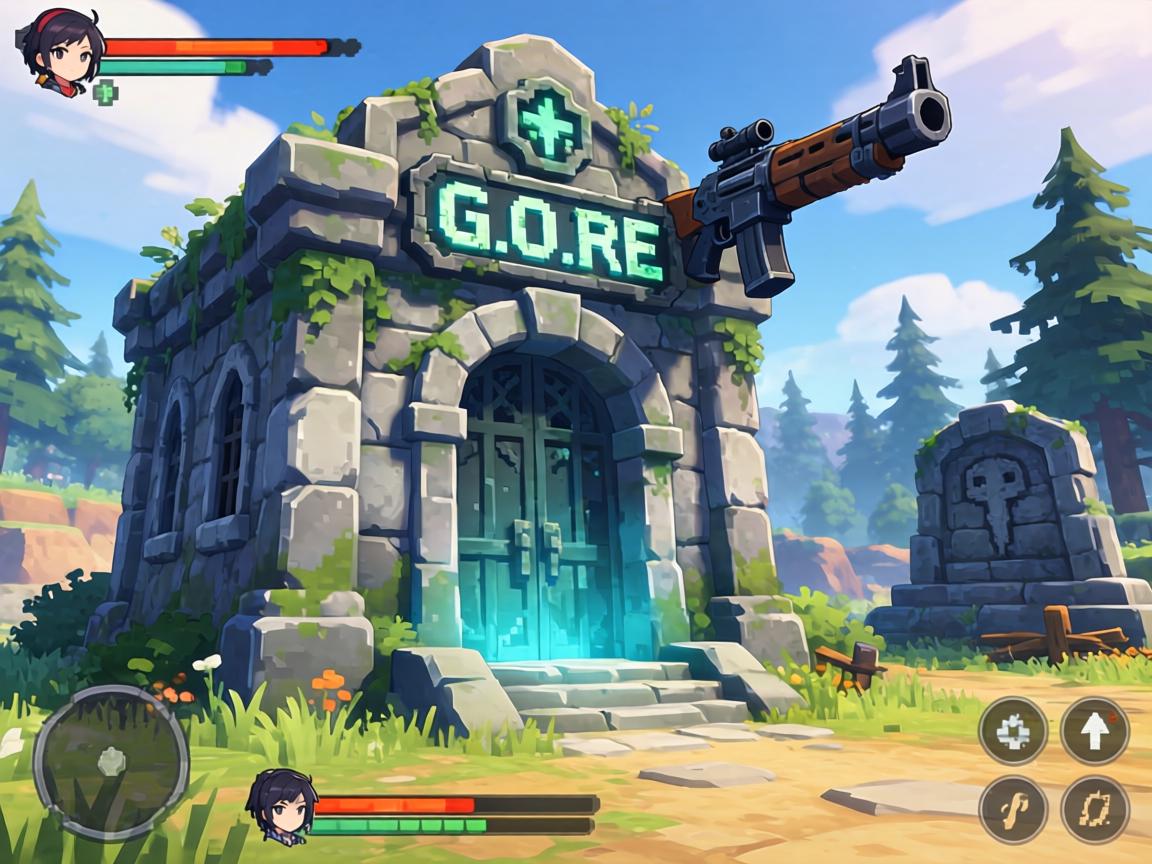Activate the white cross heal button

click(x=1013, y=731)
